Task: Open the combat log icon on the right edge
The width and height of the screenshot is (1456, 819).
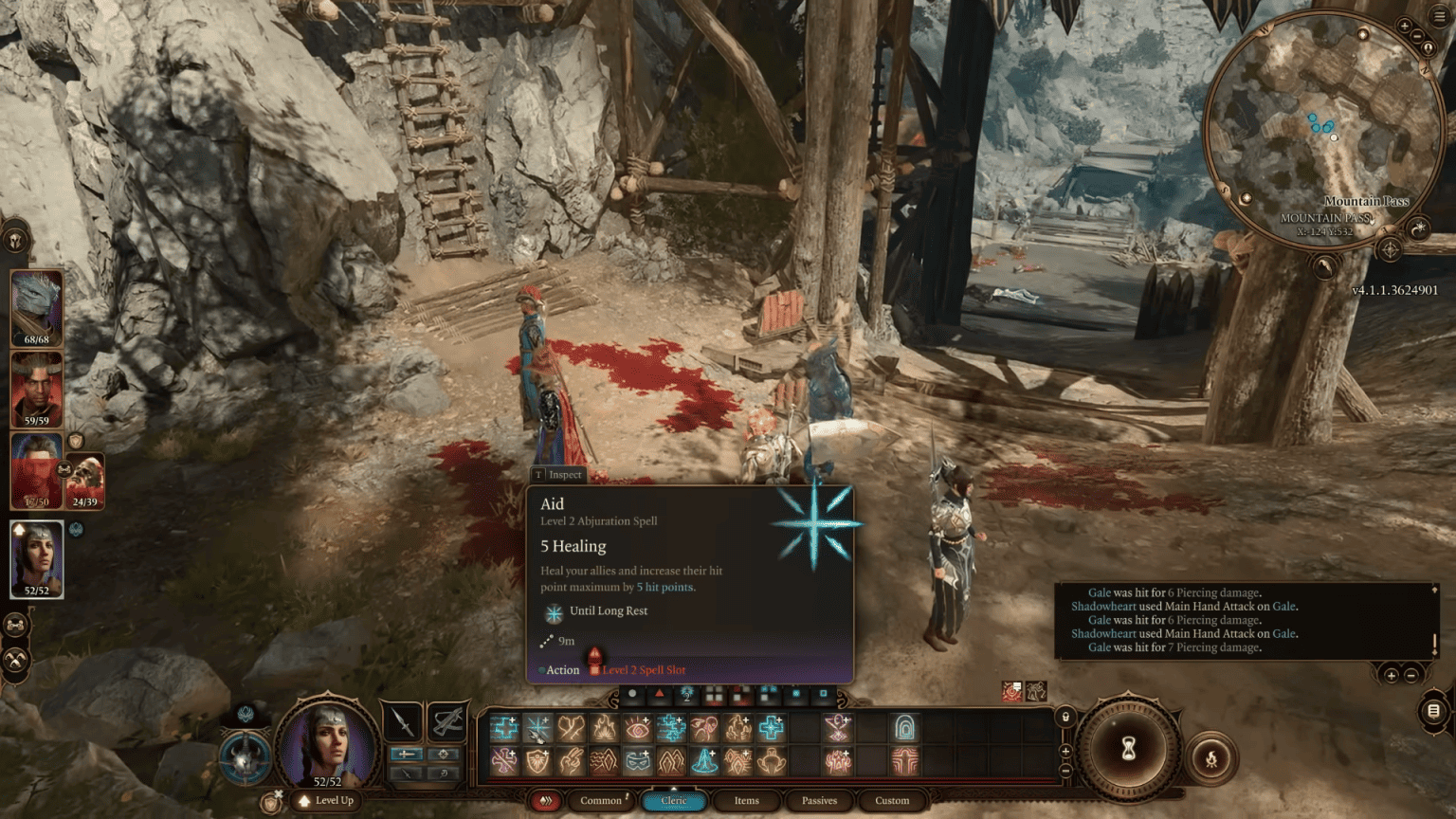Action: click(1434, 712)
